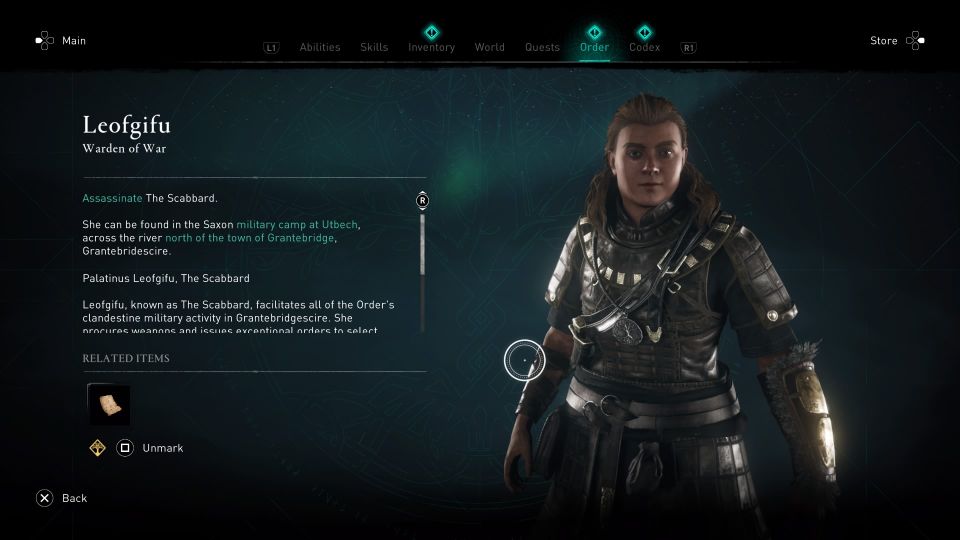This screenshot has width=960, height=540.
Task: Show the Quests tab
Action: (542, 47)
